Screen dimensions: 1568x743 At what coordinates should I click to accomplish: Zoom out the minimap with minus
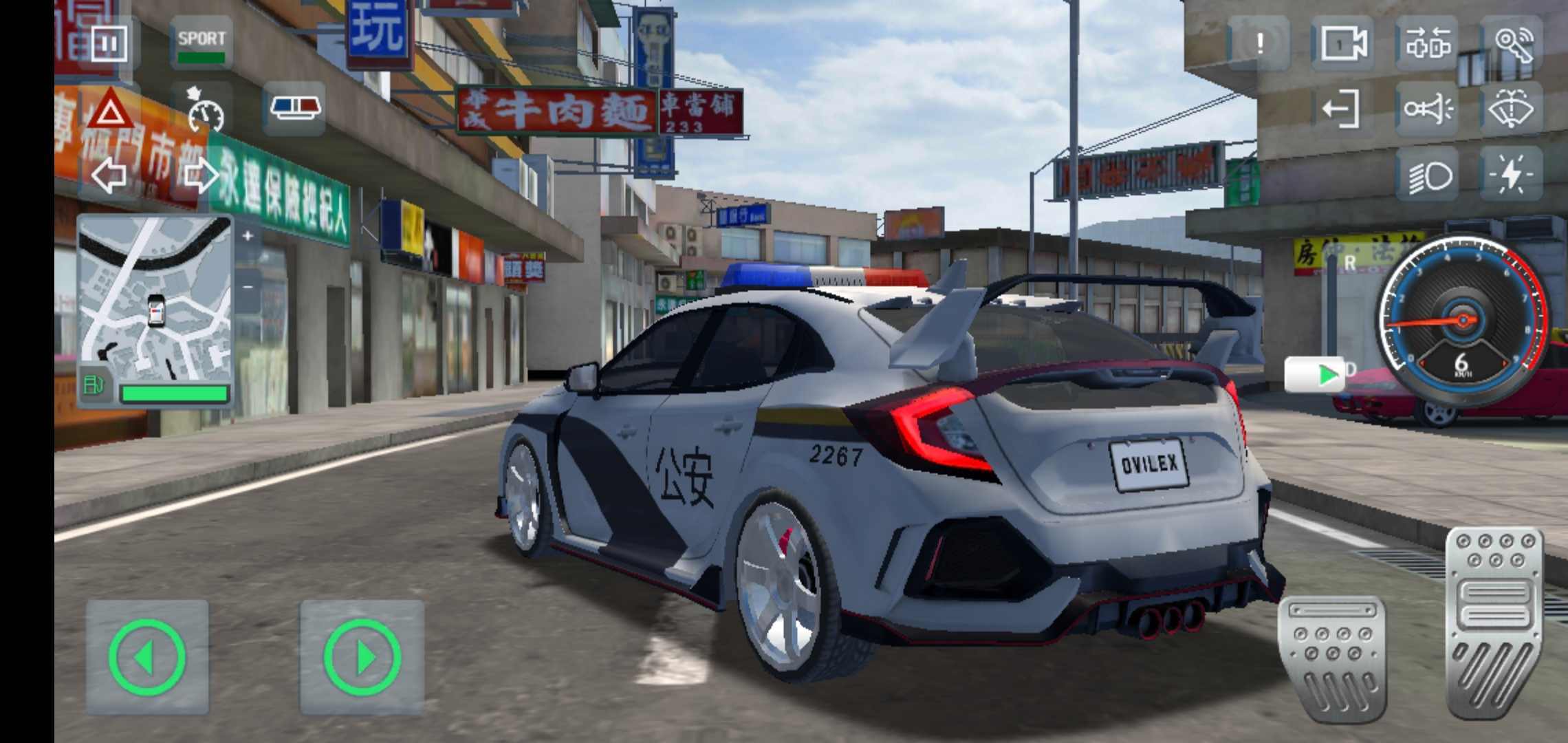point(248,286)
